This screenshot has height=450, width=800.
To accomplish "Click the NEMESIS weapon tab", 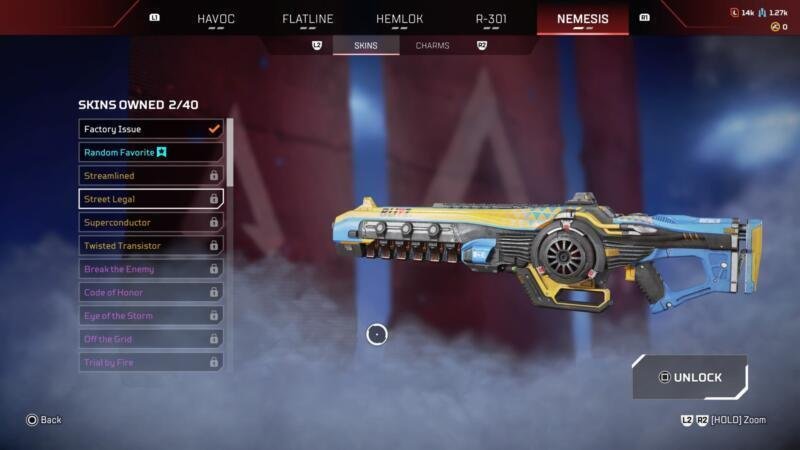I will tap(583, 18).
